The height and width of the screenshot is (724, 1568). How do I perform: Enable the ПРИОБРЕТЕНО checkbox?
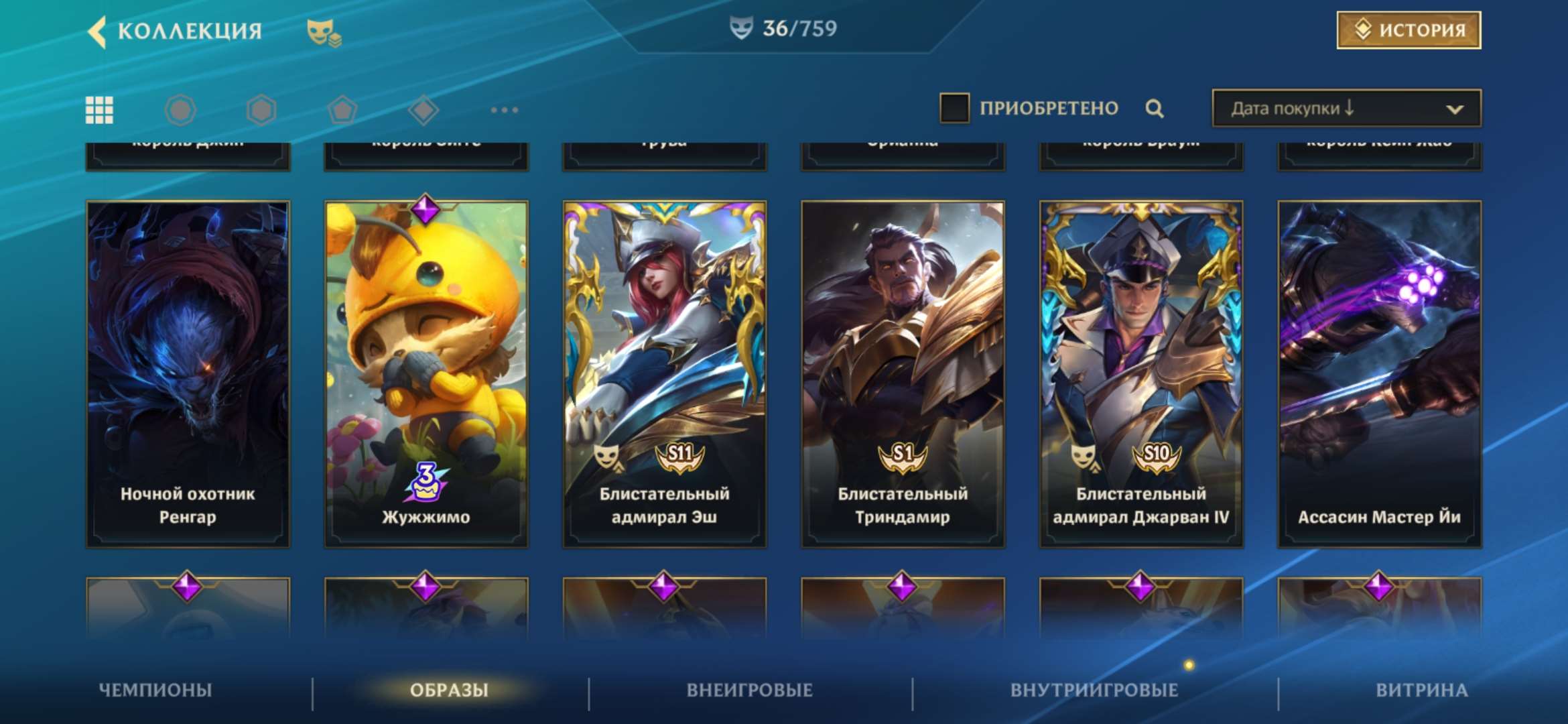[x=956, y=107]
